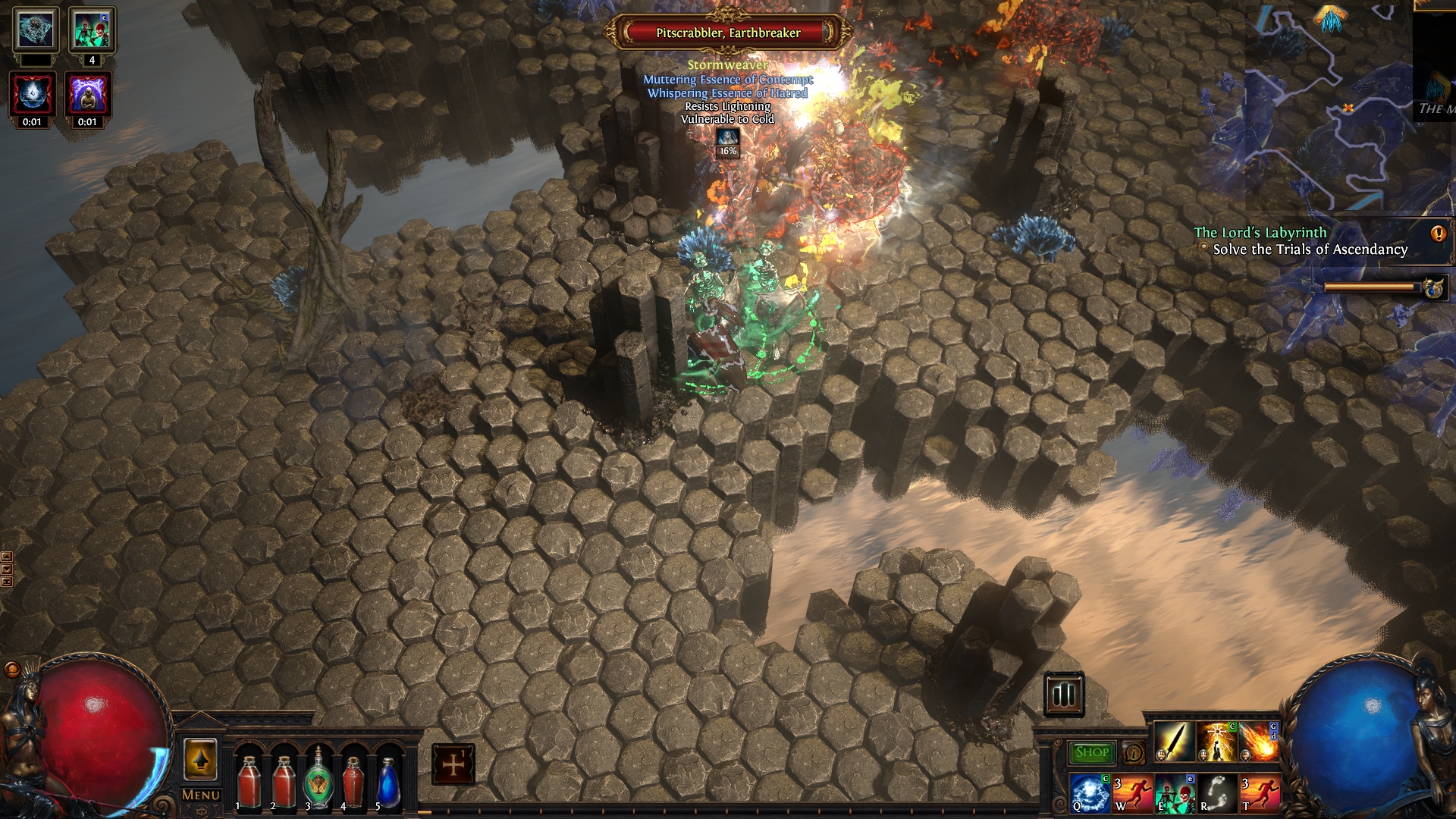Open The Lord's Labyrinth quest tracker

tap(1260, 233)
